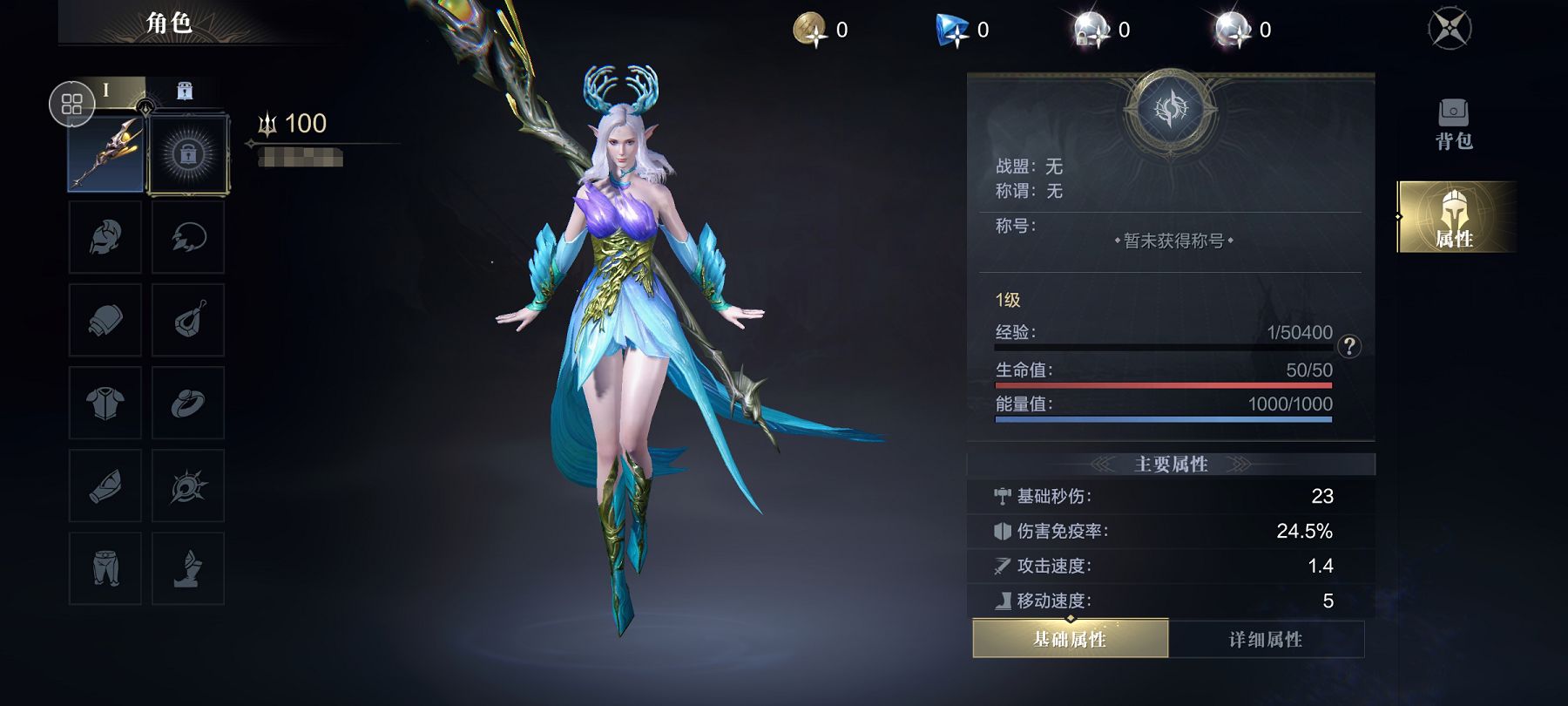Close the character screen with the X button
This screenshot has height=706, width=1568.
coord(1450,29)
